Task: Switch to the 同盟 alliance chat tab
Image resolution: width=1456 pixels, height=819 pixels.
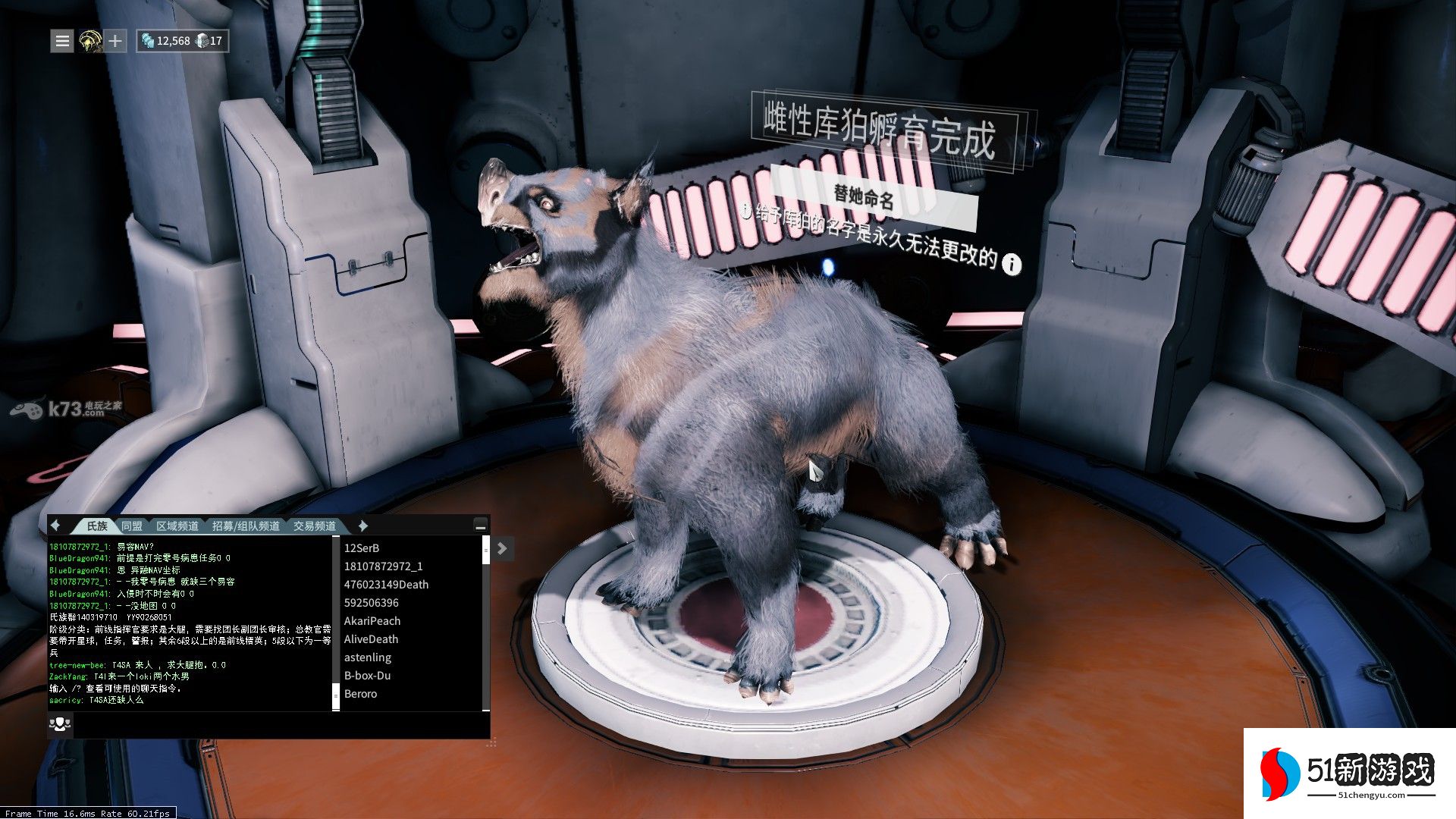Action: (x=132, y=526)
